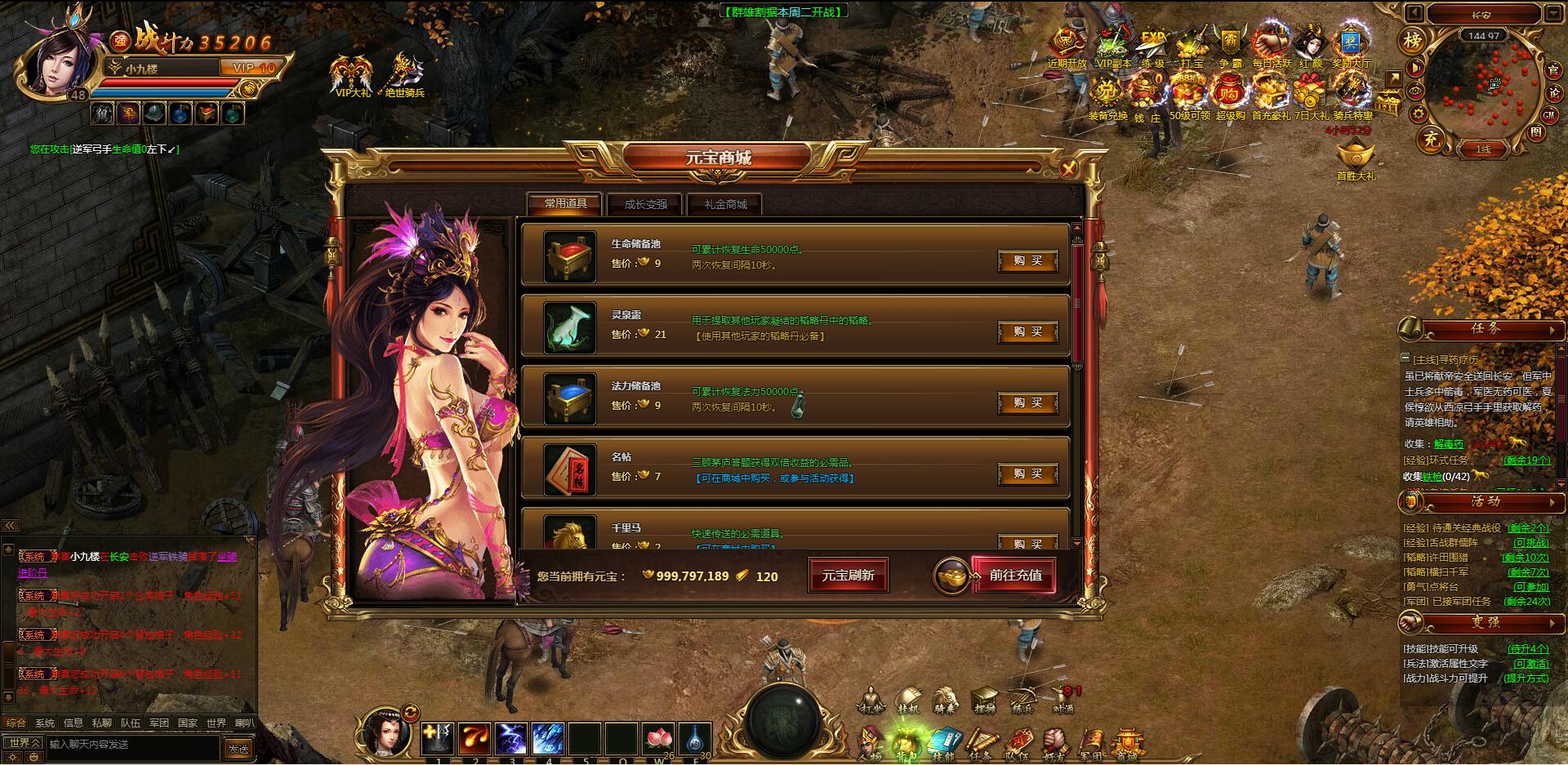This screenshot has height=765, width=1568.
Task: Claim the 首胜大礼 gold ingot gift
Action: click(x=1356, y=158)
